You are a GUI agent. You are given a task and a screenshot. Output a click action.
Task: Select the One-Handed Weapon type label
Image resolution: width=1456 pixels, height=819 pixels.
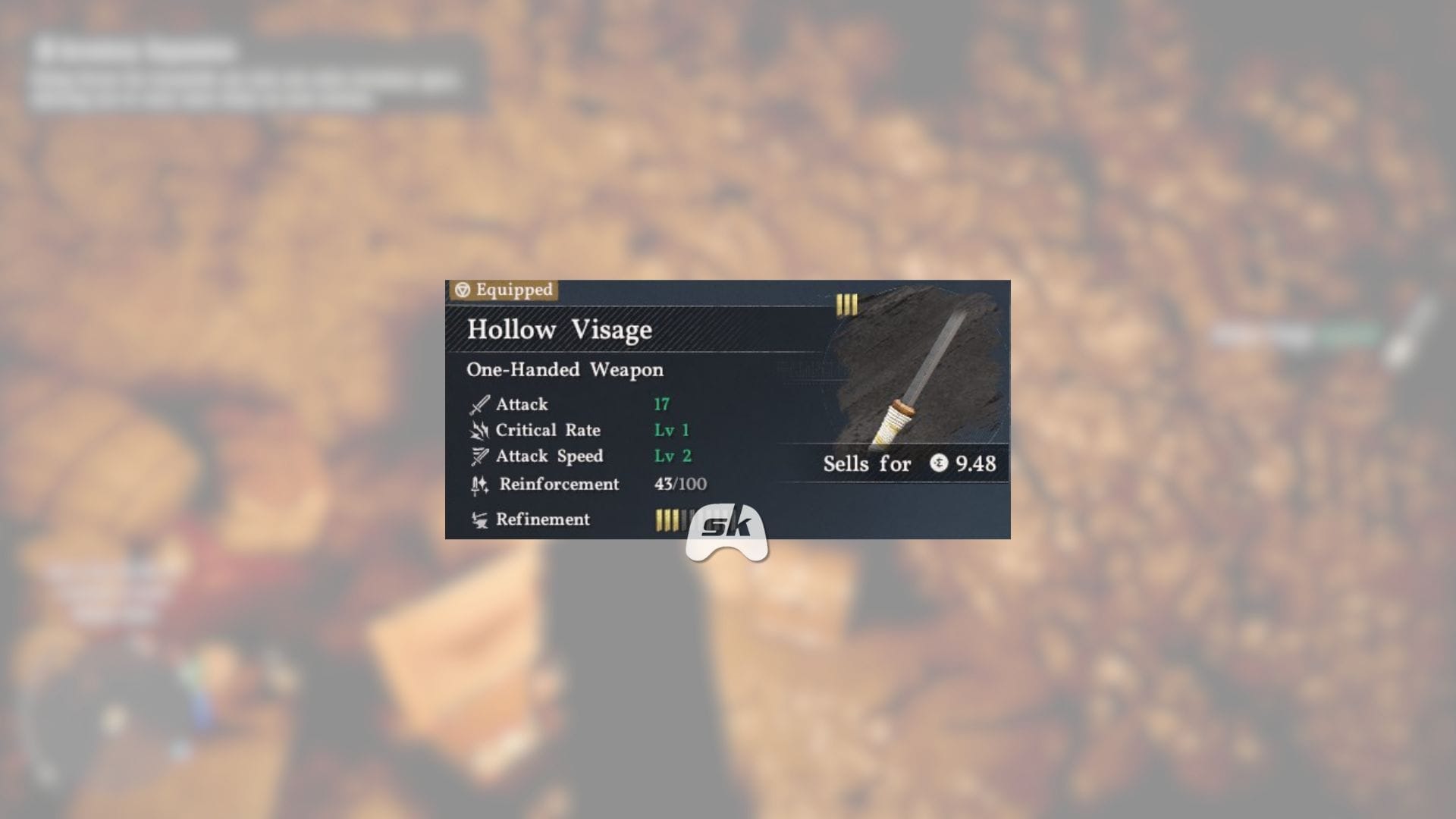564,369
